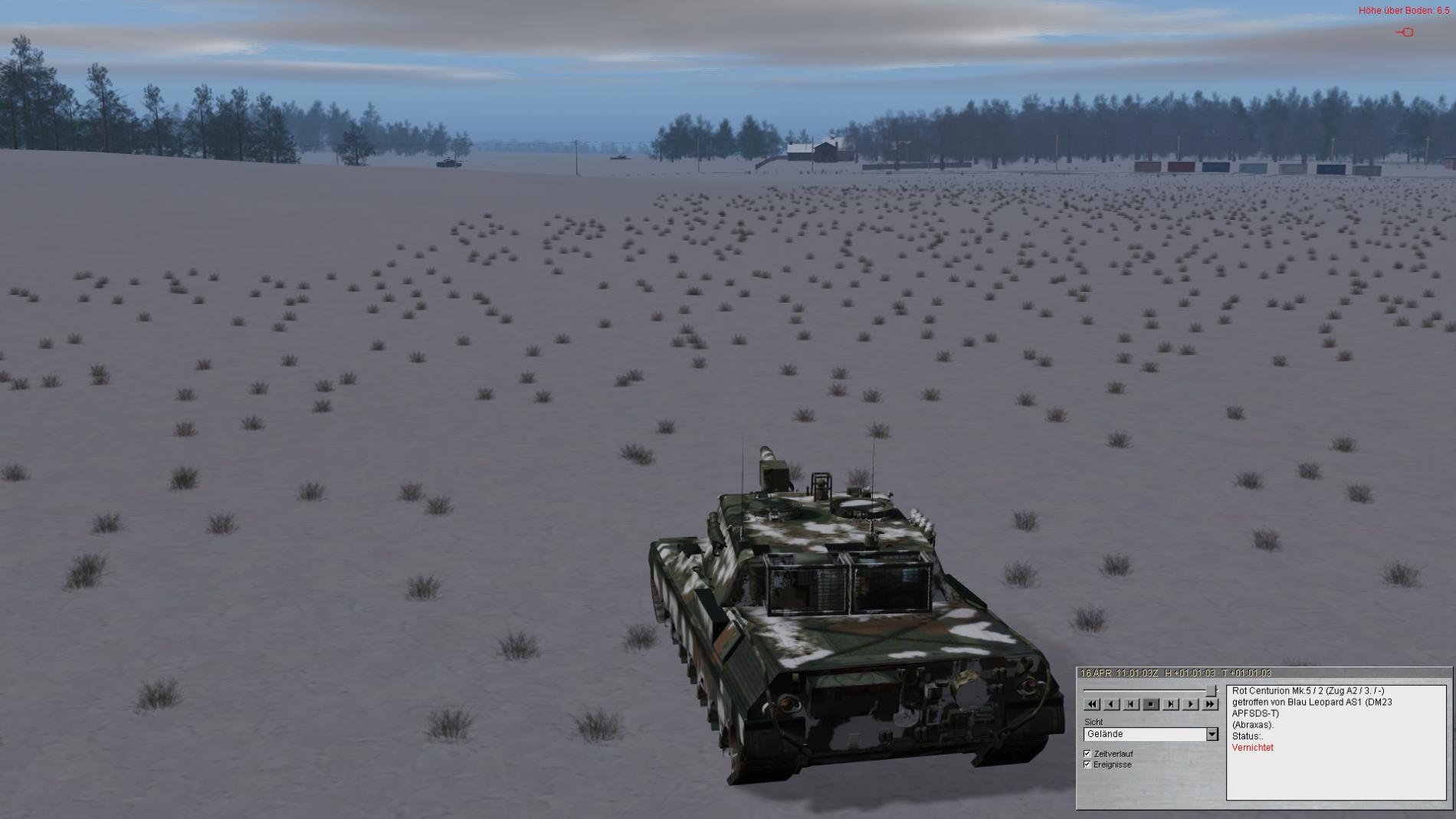Stop the replay playback
The width and height of the screenshot is (1456, 819).
point(1151,704)
